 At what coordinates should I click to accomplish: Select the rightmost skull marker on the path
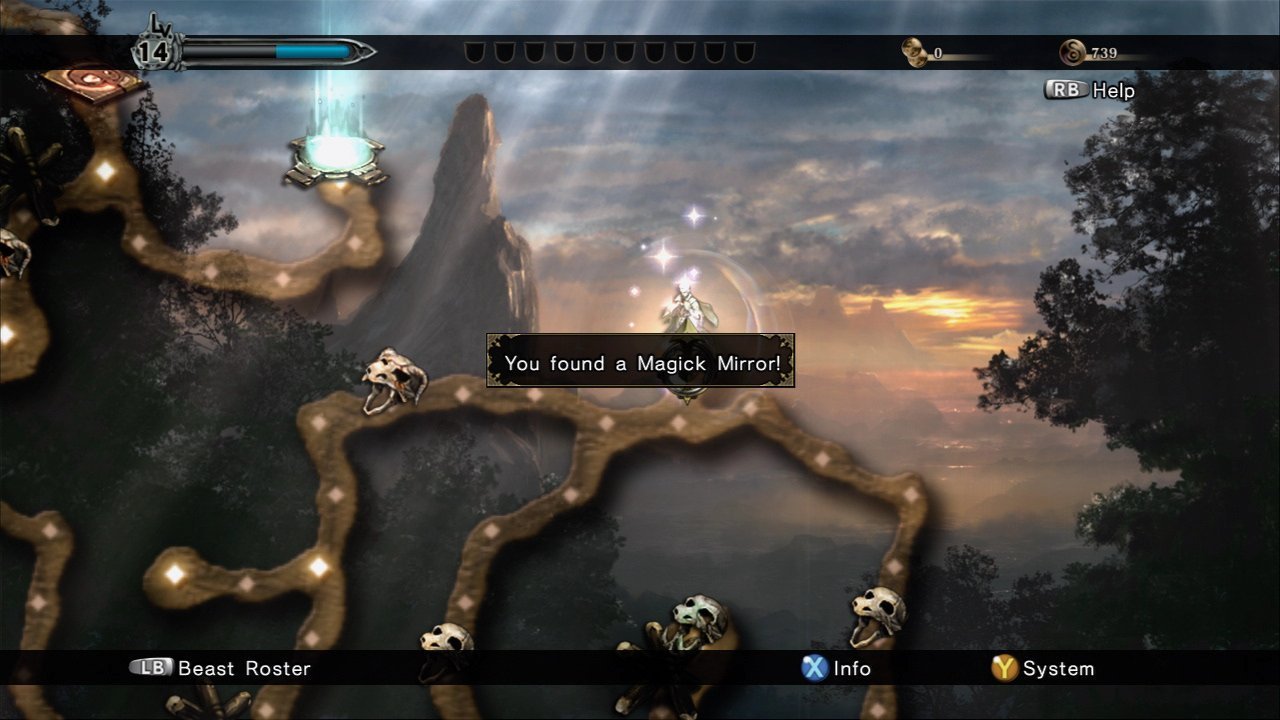[x=878, y=614]
